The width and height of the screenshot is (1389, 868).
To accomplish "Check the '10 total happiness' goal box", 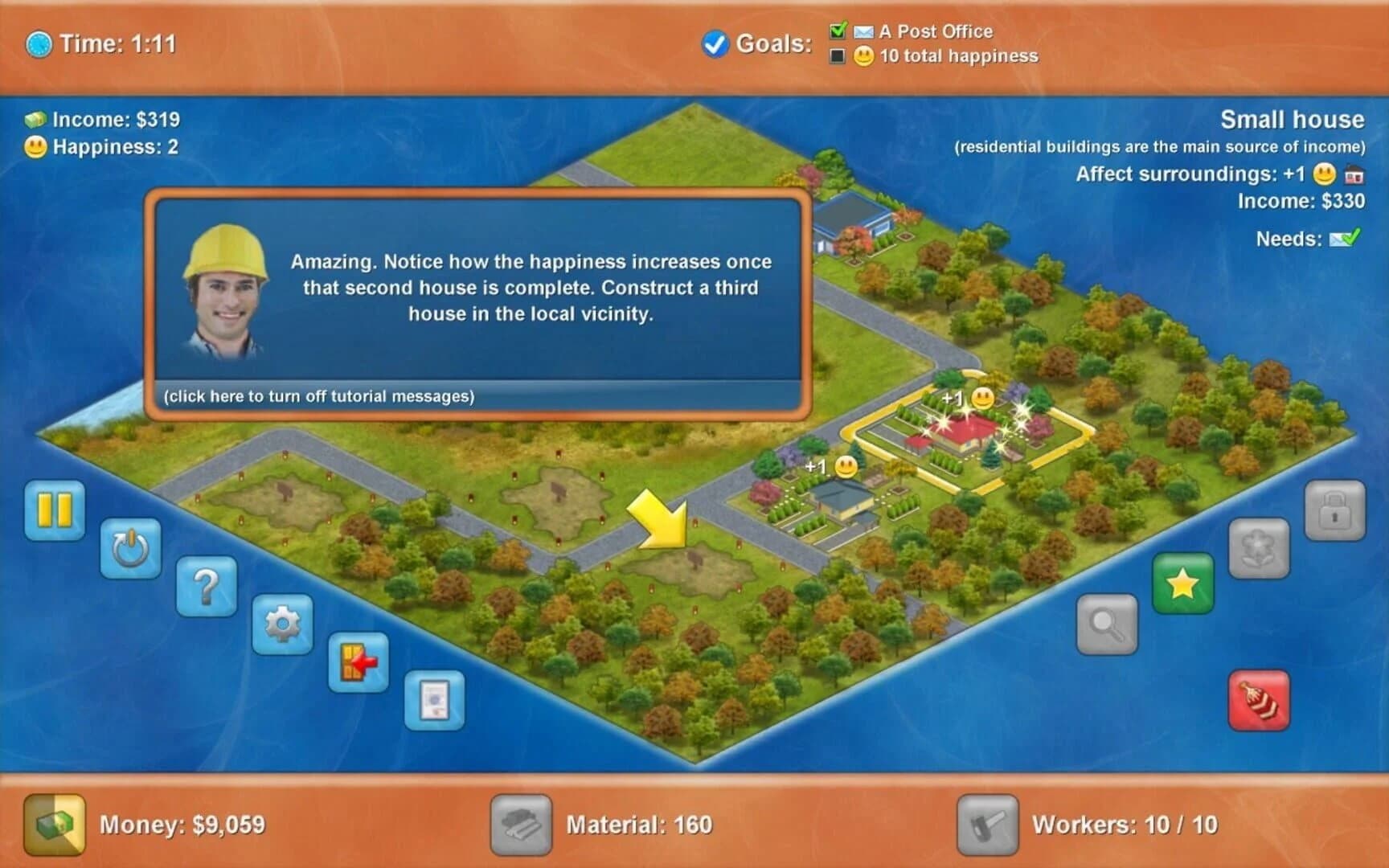I will [x=839, y=55].
